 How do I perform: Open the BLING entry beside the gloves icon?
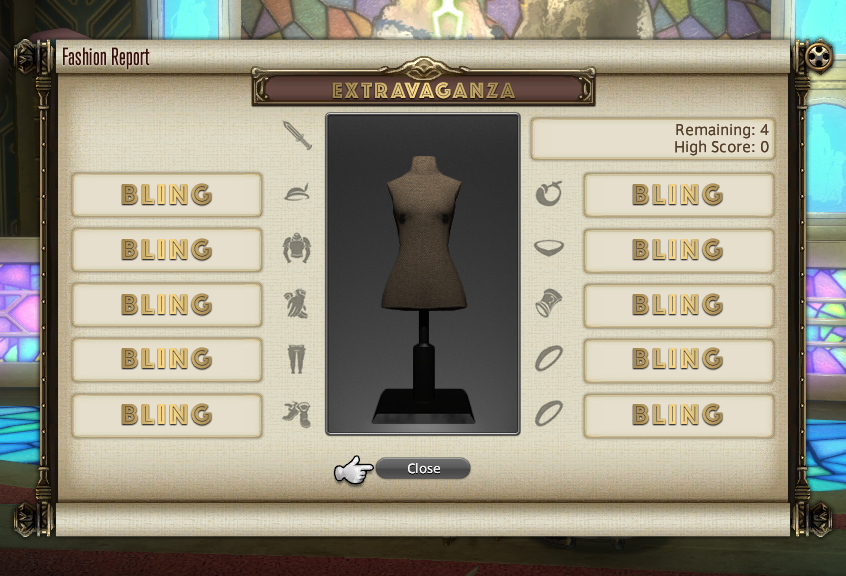[167, 304]
